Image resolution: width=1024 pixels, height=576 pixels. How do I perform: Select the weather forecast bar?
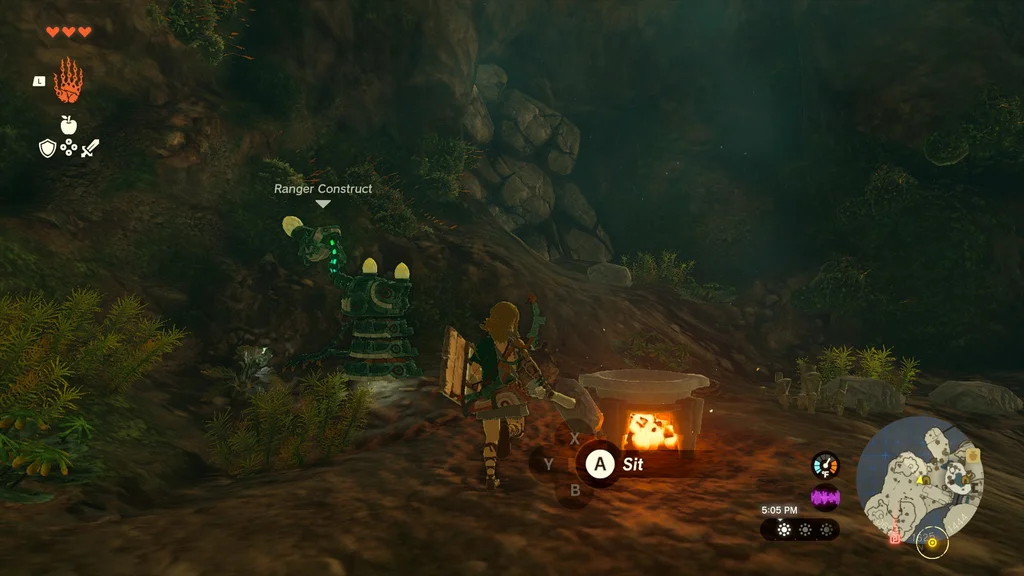tap(801, 529)
